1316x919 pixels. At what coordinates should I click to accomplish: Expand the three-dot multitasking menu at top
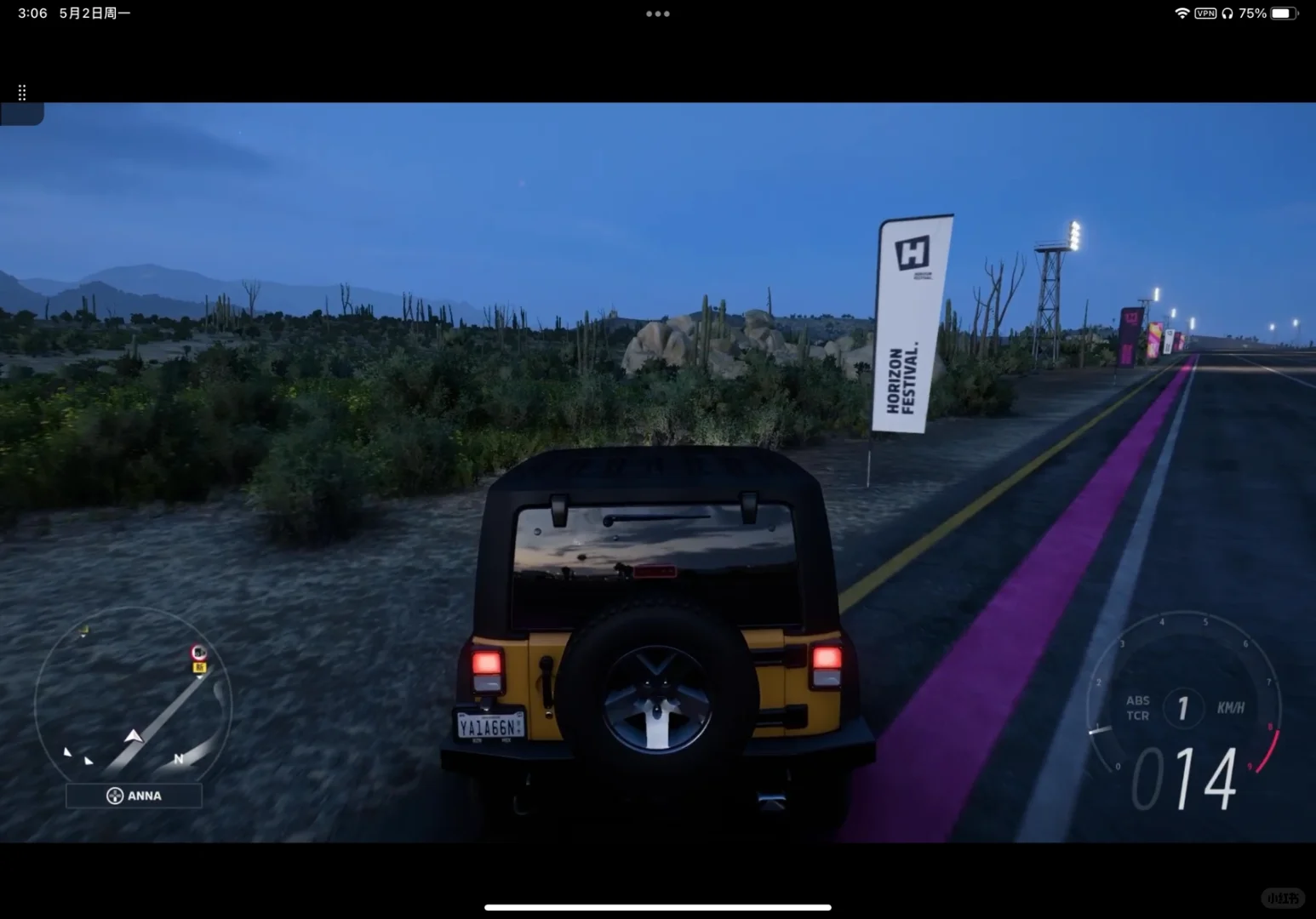(x=658, y=13)
